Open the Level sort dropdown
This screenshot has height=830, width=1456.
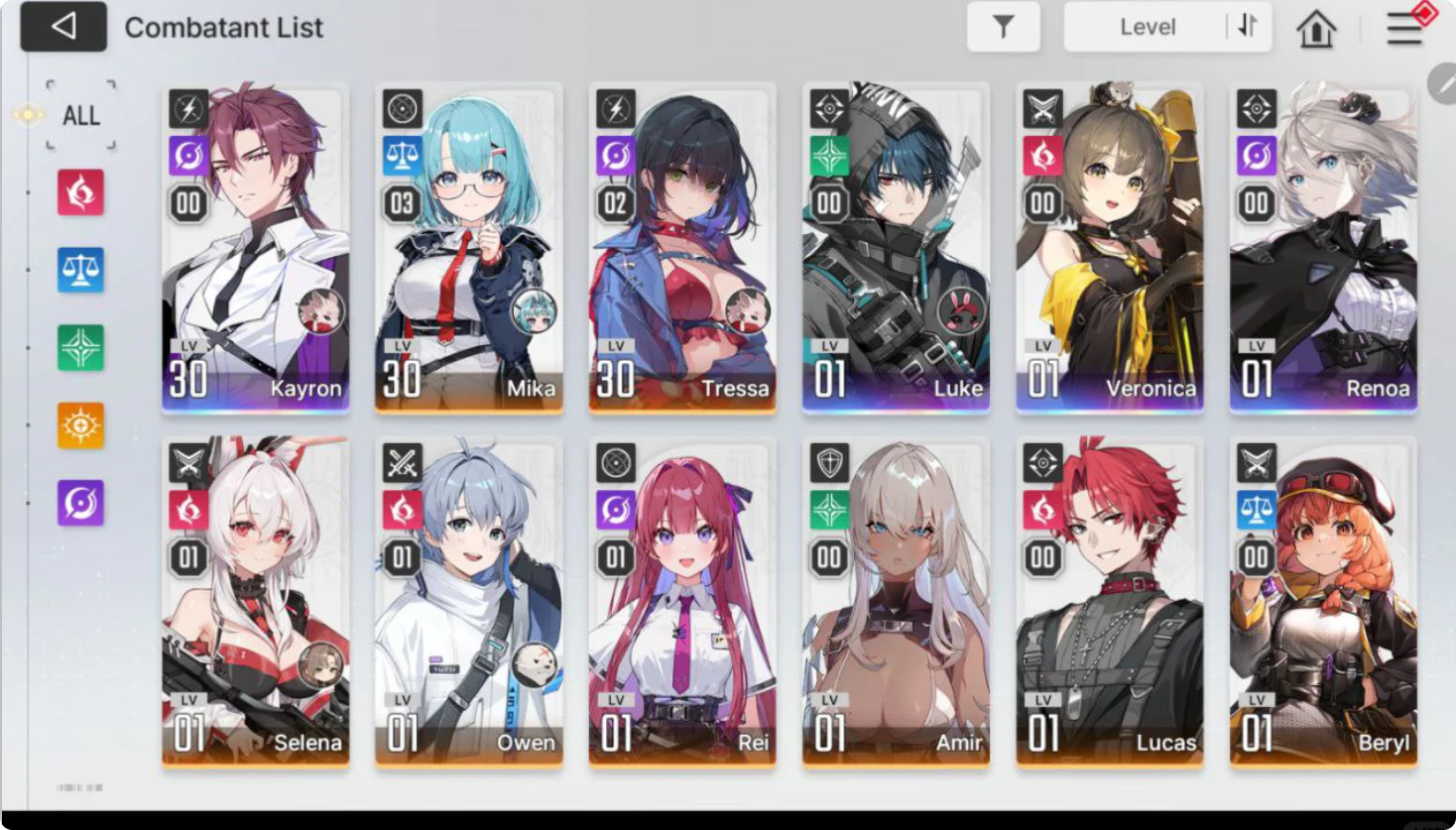(1147, 27)
